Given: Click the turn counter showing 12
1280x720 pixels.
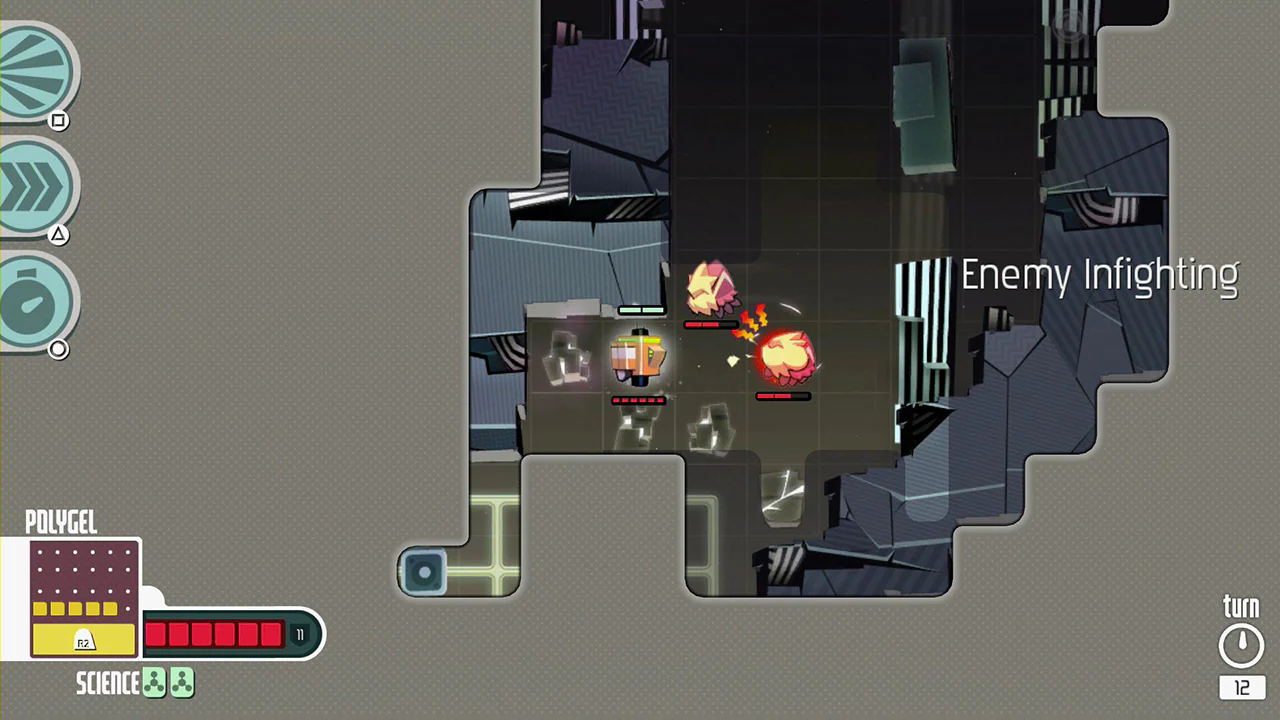Looking at the screenshot, I should coord(1241,688).
